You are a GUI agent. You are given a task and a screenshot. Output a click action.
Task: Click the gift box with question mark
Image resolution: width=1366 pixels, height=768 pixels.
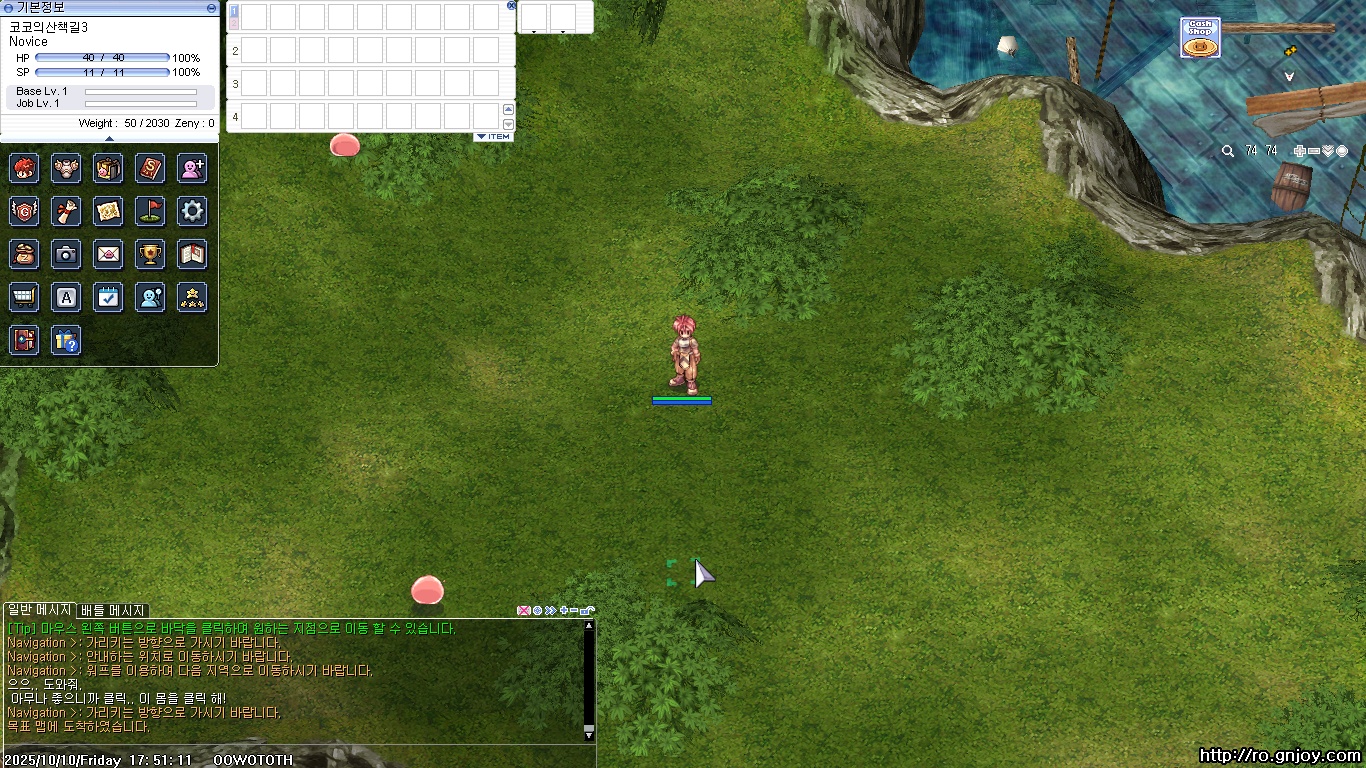66,340
